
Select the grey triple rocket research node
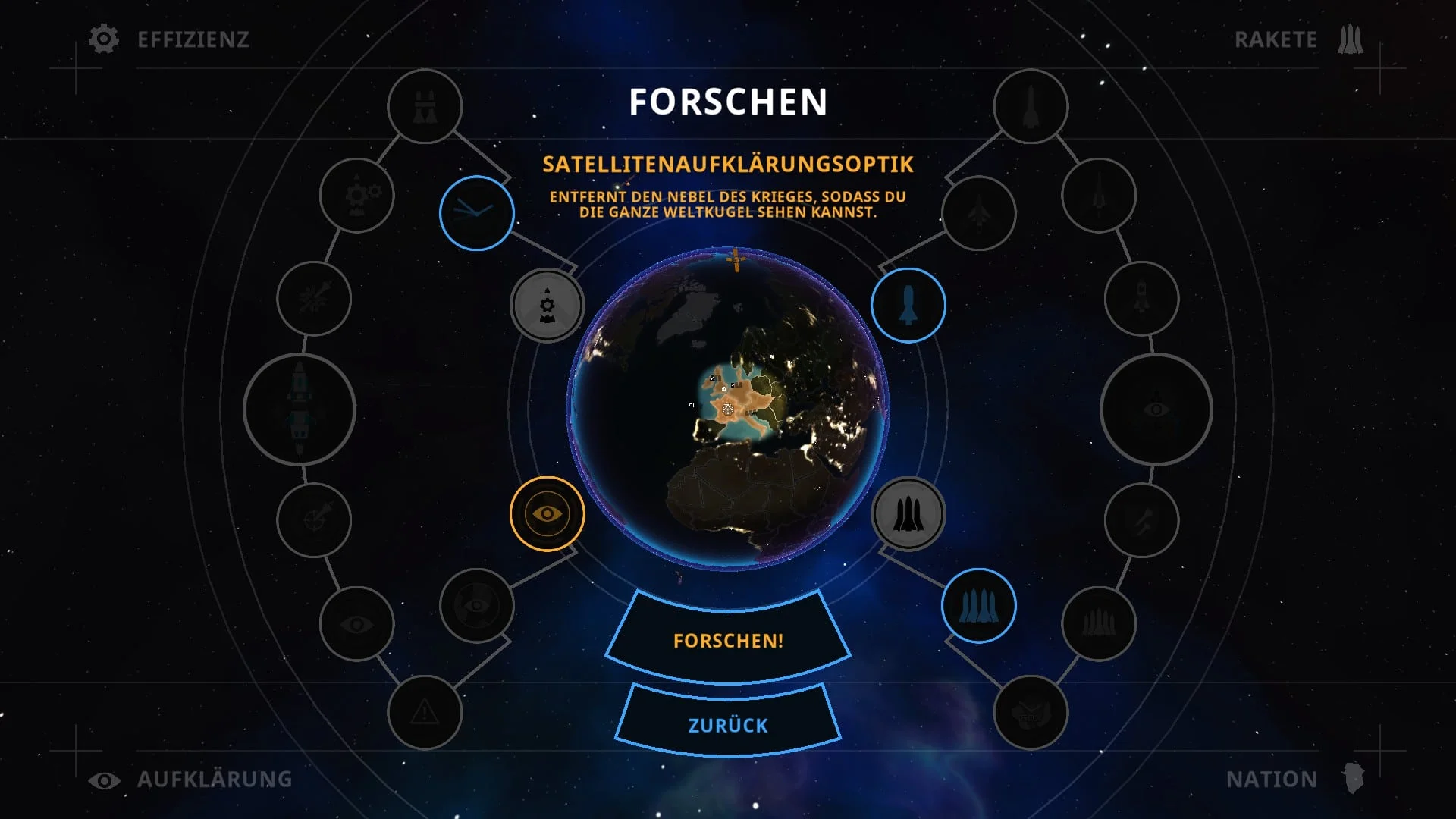click(908, 514)
